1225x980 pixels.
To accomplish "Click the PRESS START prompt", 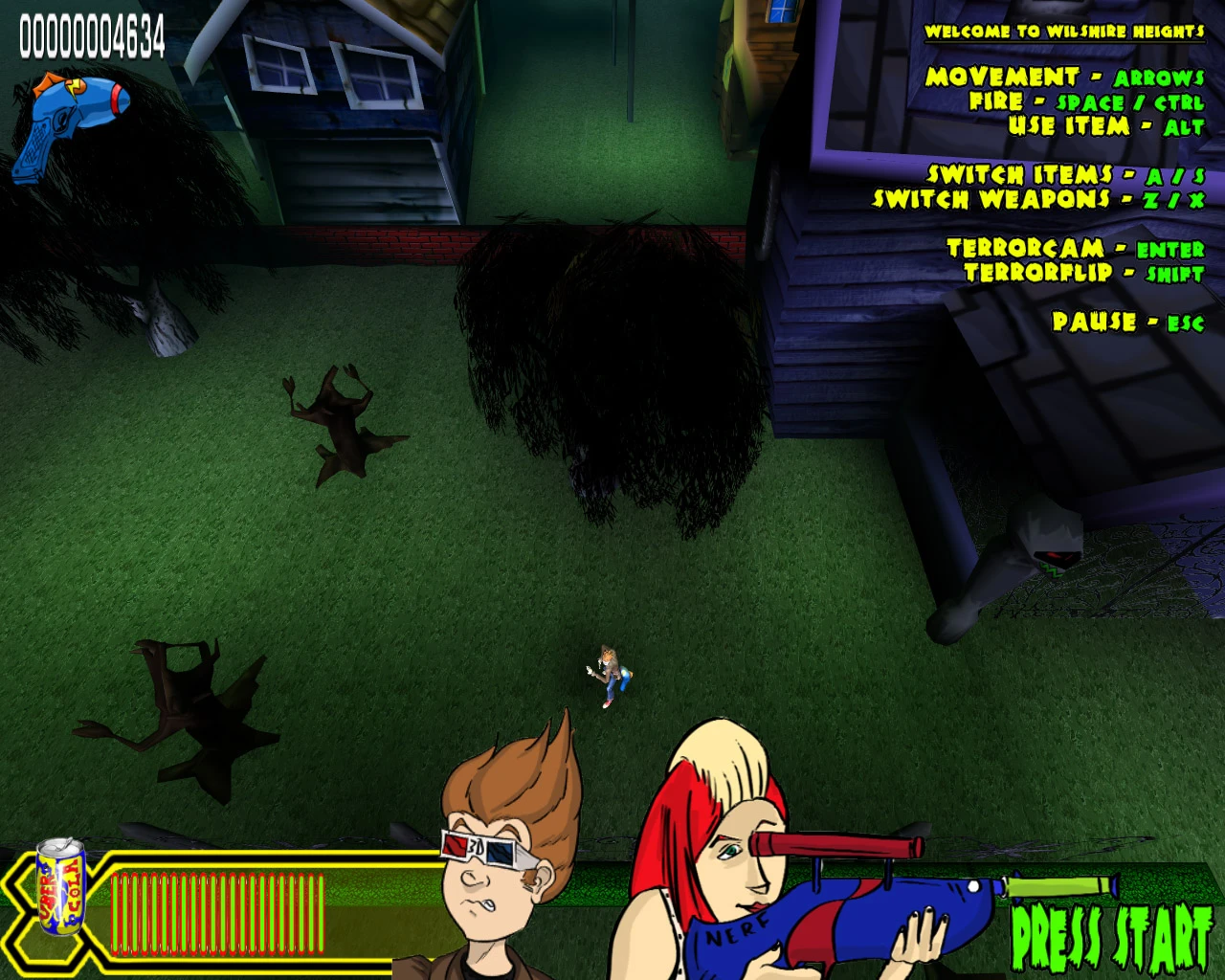I will 1110,933.
